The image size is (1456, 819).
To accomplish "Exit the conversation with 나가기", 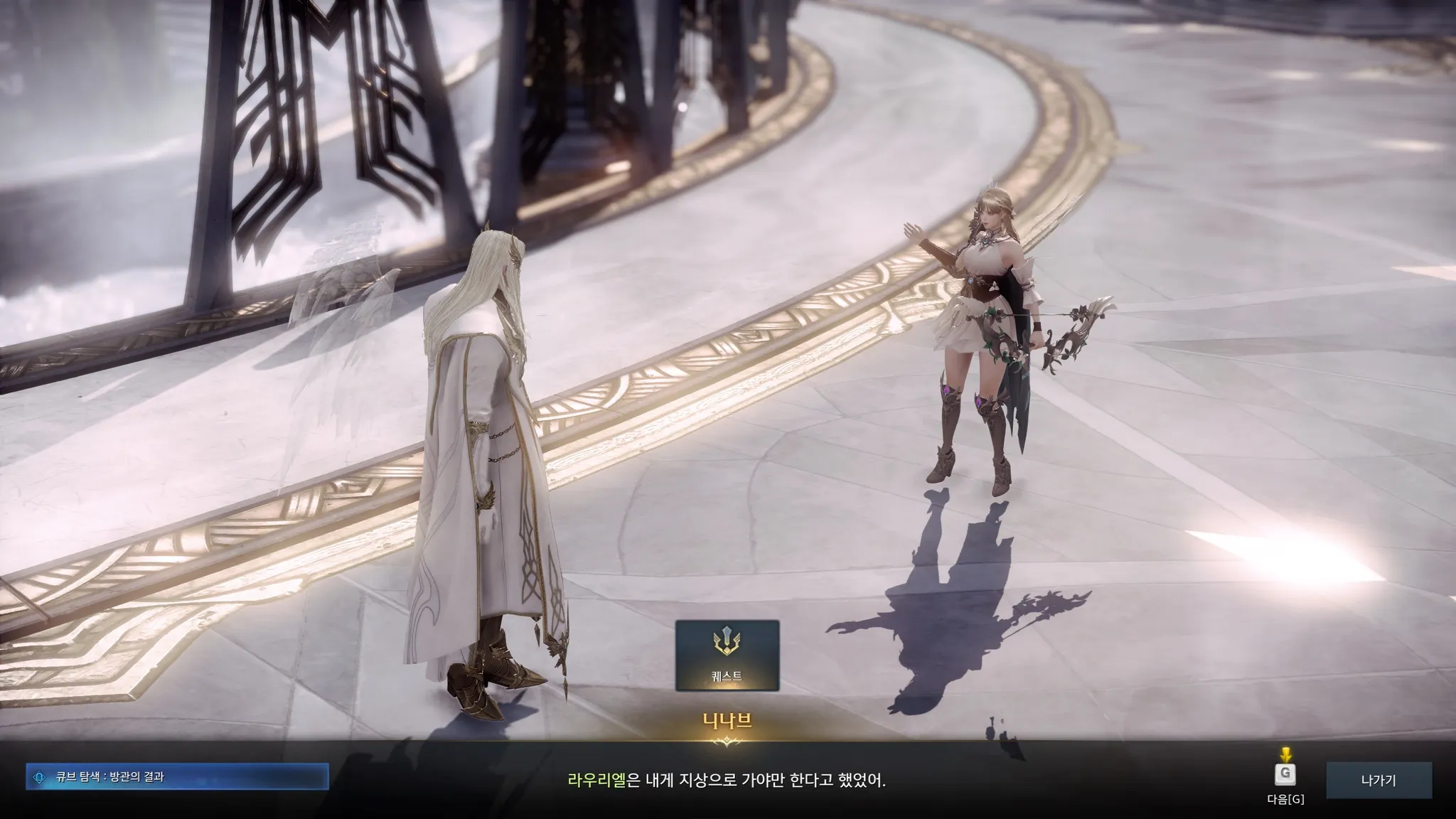I will [x=1379, y=780].
